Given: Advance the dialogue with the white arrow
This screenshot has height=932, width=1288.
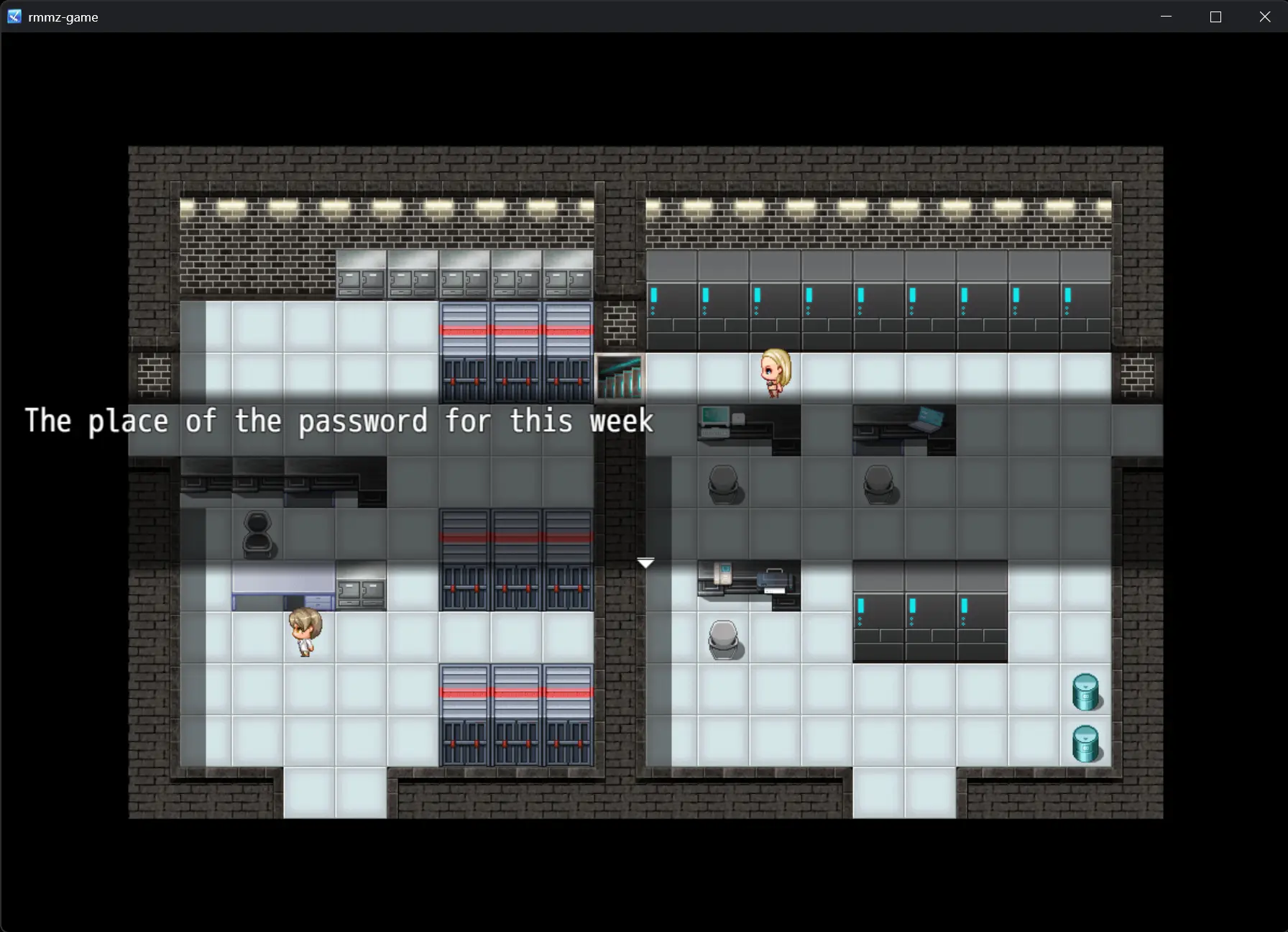Looking at the screenshot, I should pos(645,563).
